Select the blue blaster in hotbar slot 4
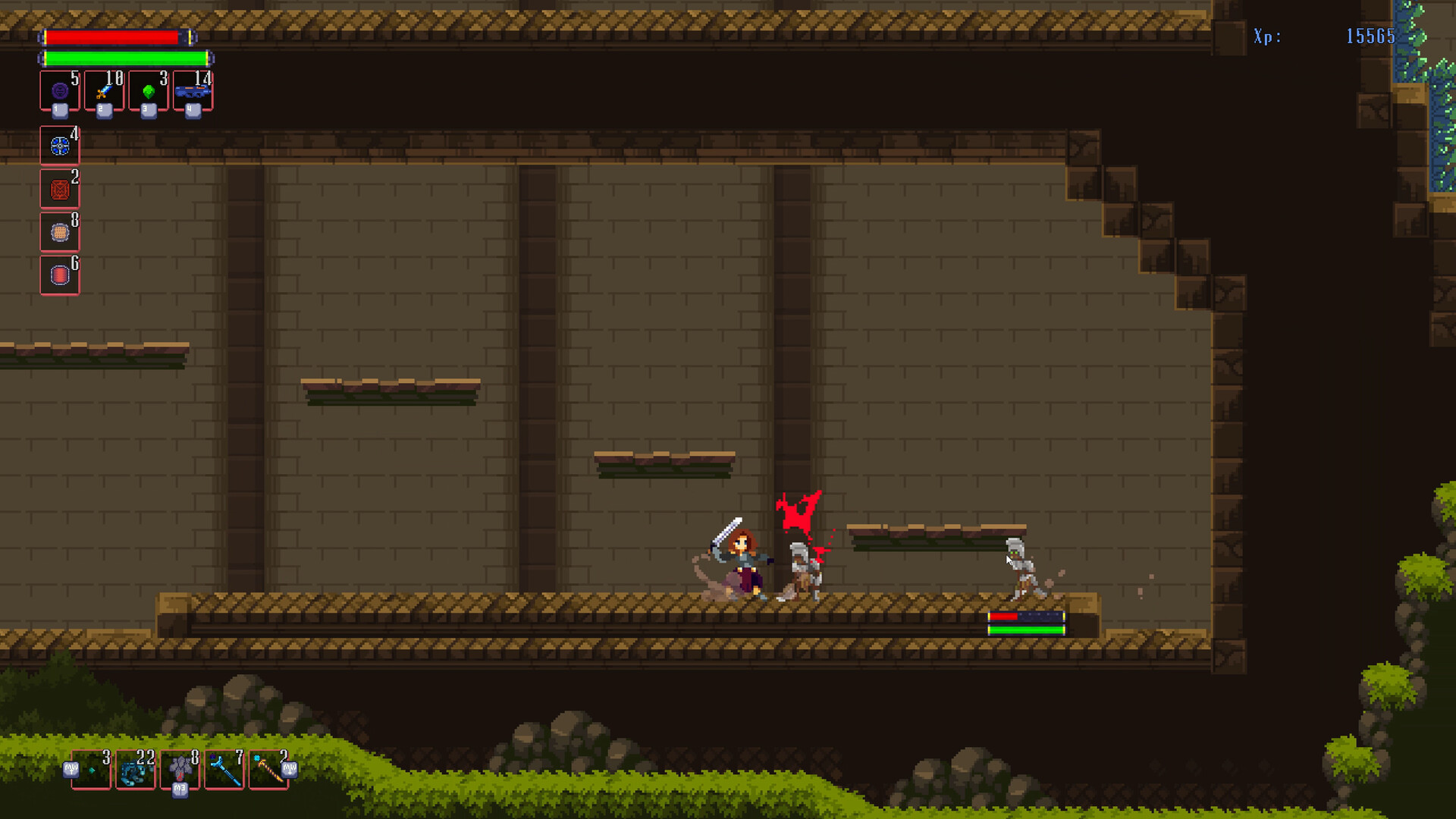The width and height of the screenshot is (1456, 819). (x=192, y=91)
